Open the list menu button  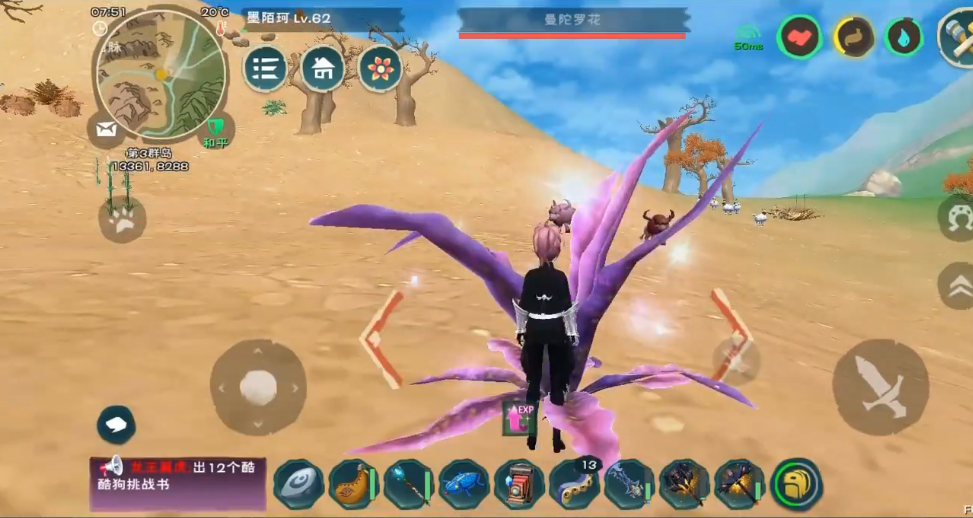point(265,68)
